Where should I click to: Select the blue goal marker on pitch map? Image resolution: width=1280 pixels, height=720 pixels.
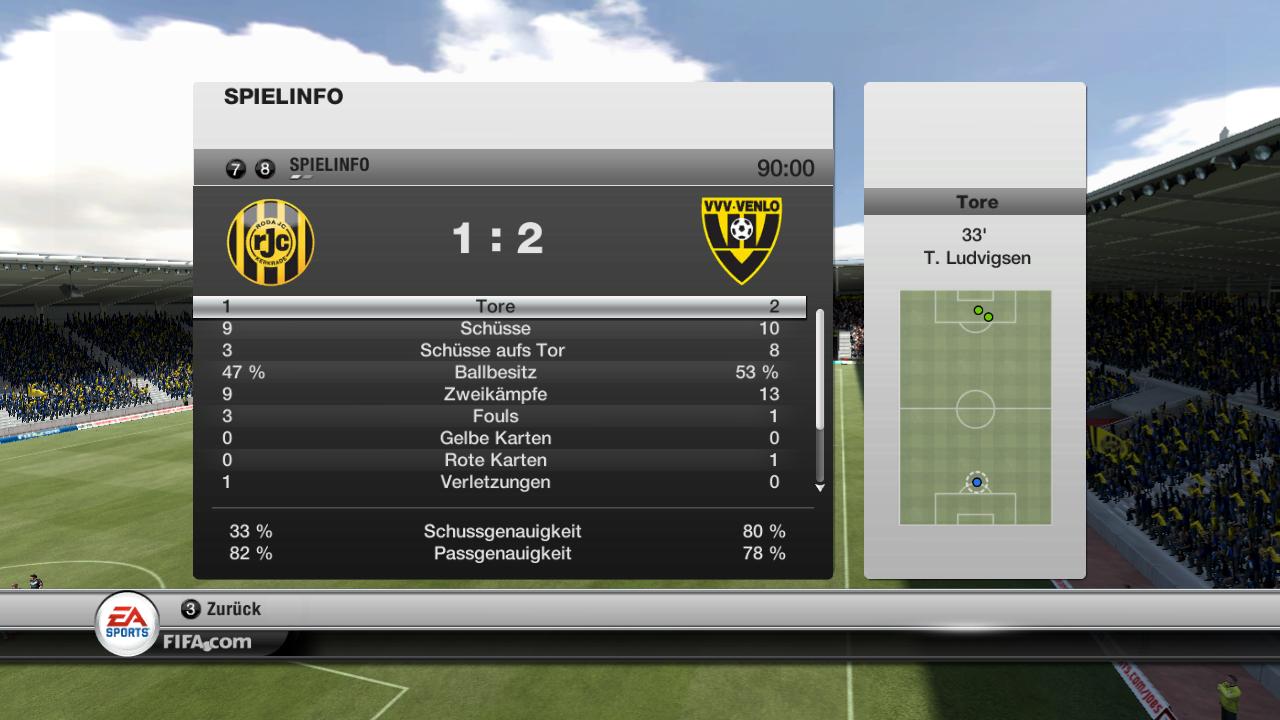tap(977, 482)
